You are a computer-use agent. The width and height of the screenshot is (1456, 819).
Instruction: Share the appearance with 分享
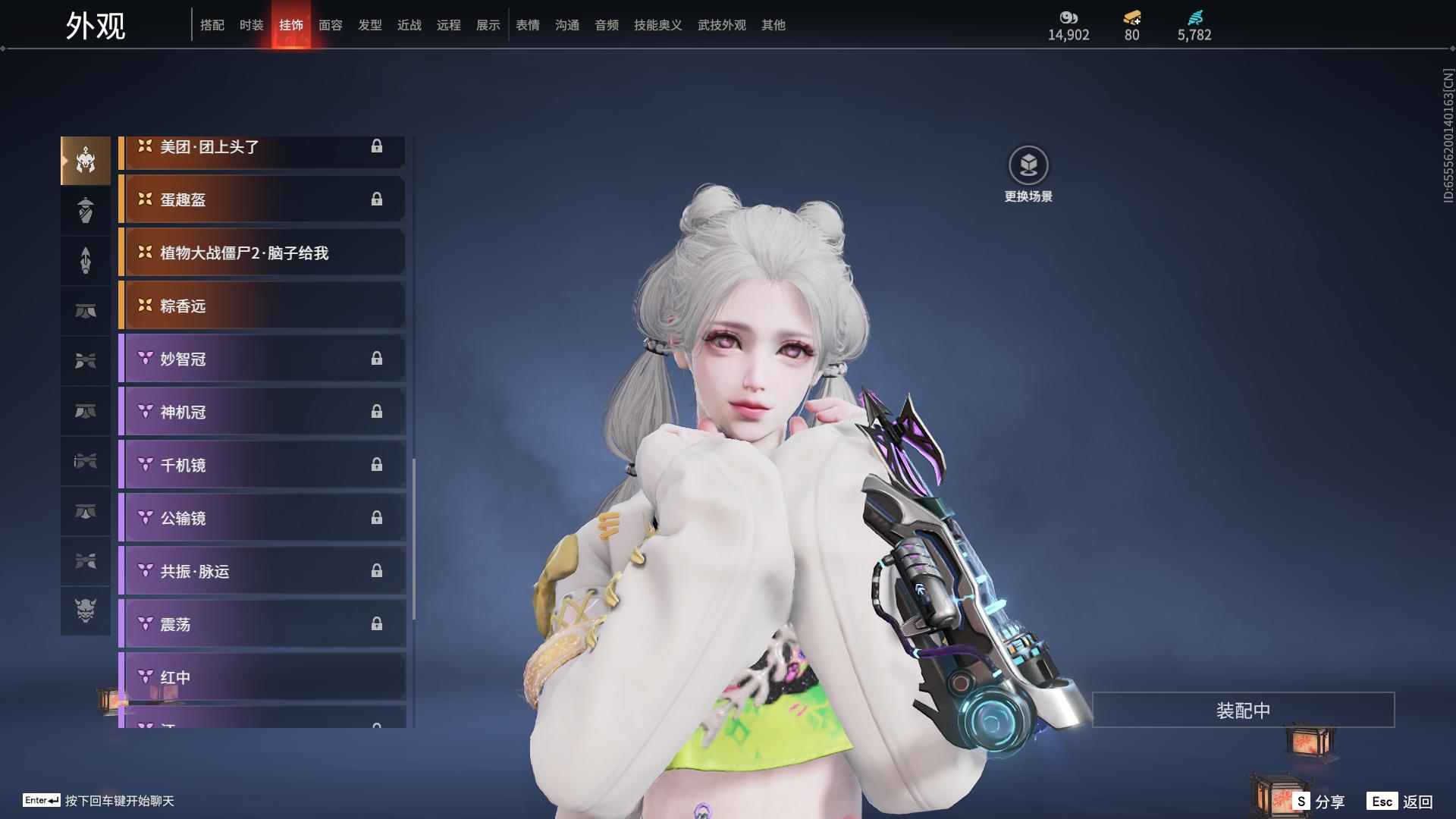[x=1319, y=801]
